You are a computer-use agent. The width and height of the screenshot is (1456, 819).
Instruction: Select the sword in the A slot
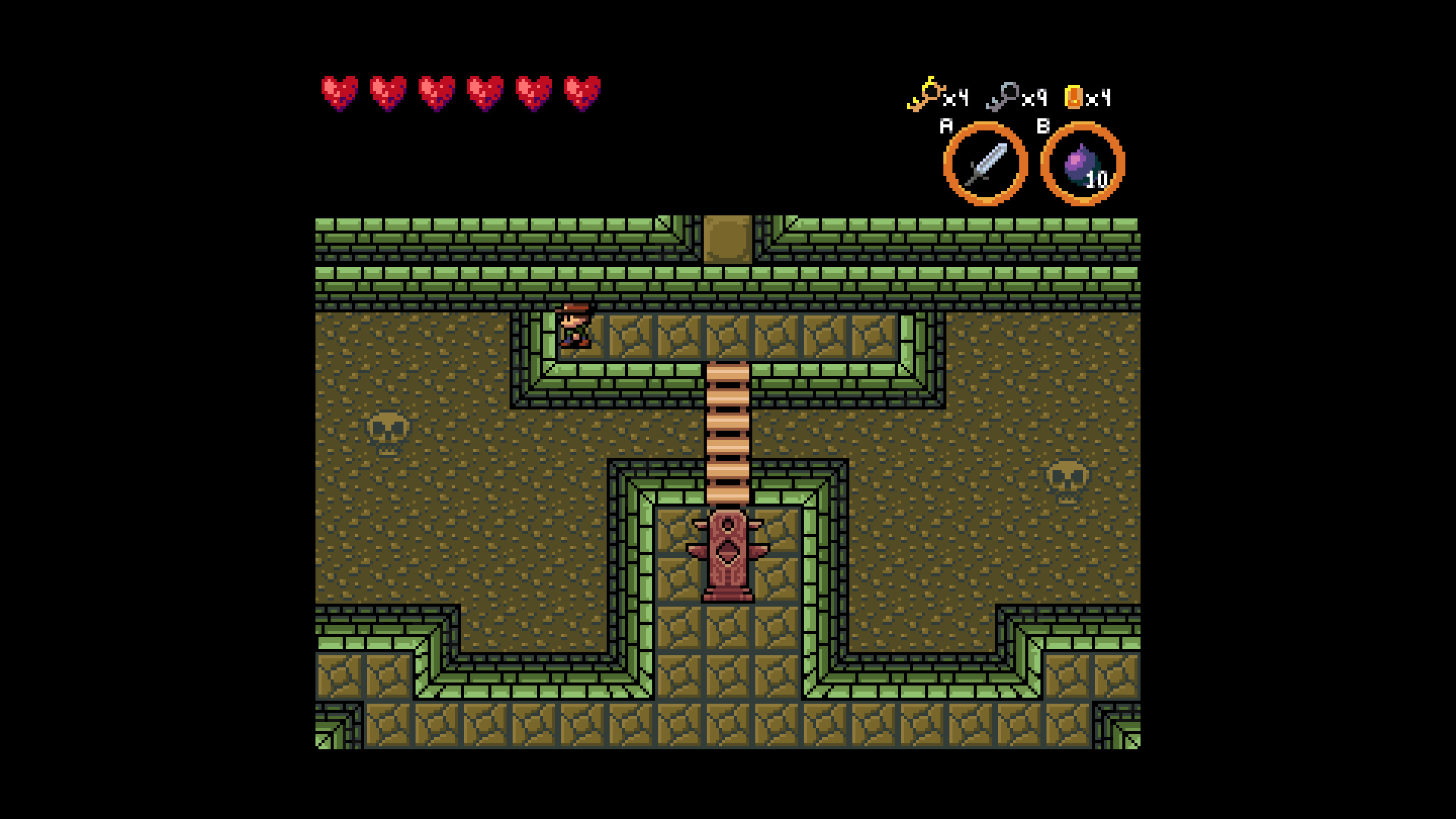(985, 162)
